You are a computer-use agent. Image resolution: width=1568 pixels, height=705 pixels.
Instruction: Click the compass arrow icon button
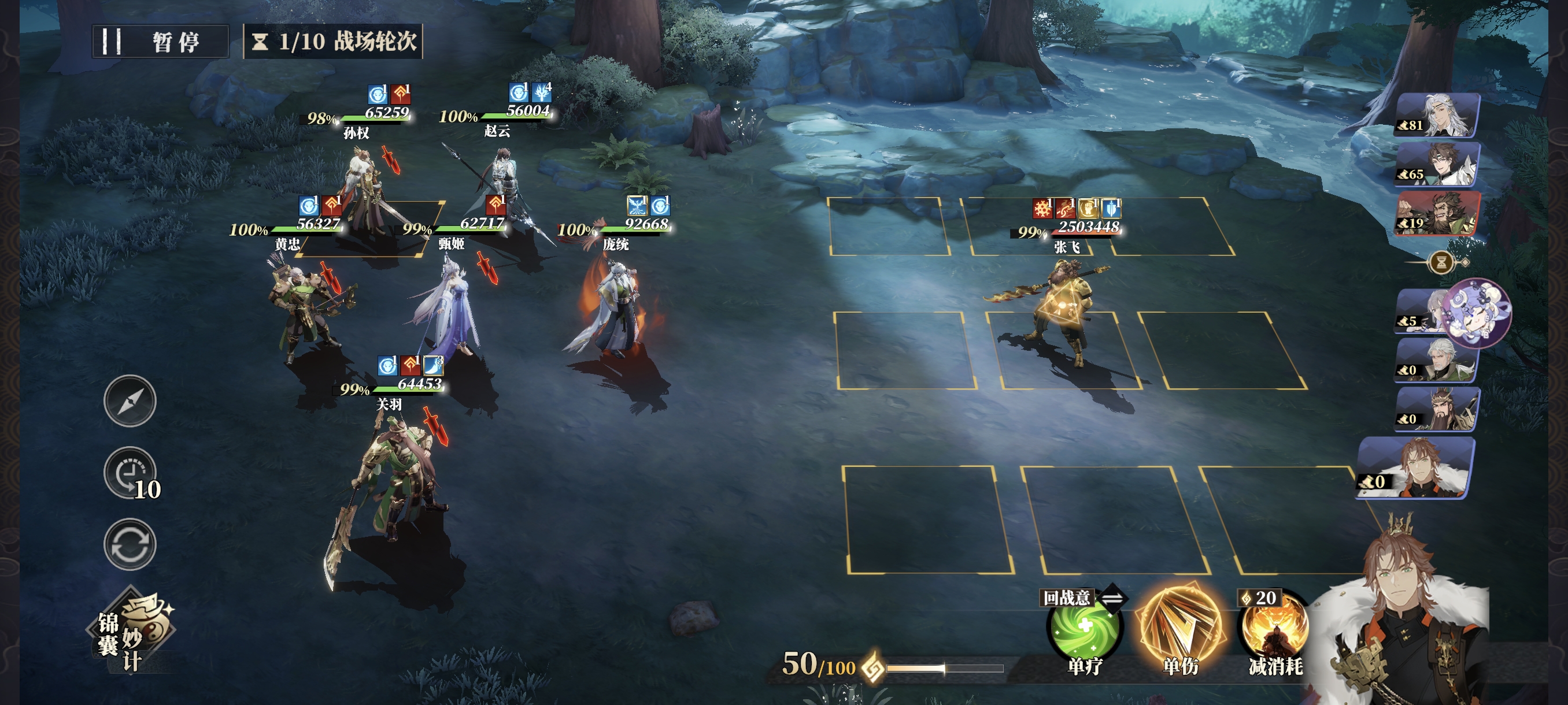[130, 400]
